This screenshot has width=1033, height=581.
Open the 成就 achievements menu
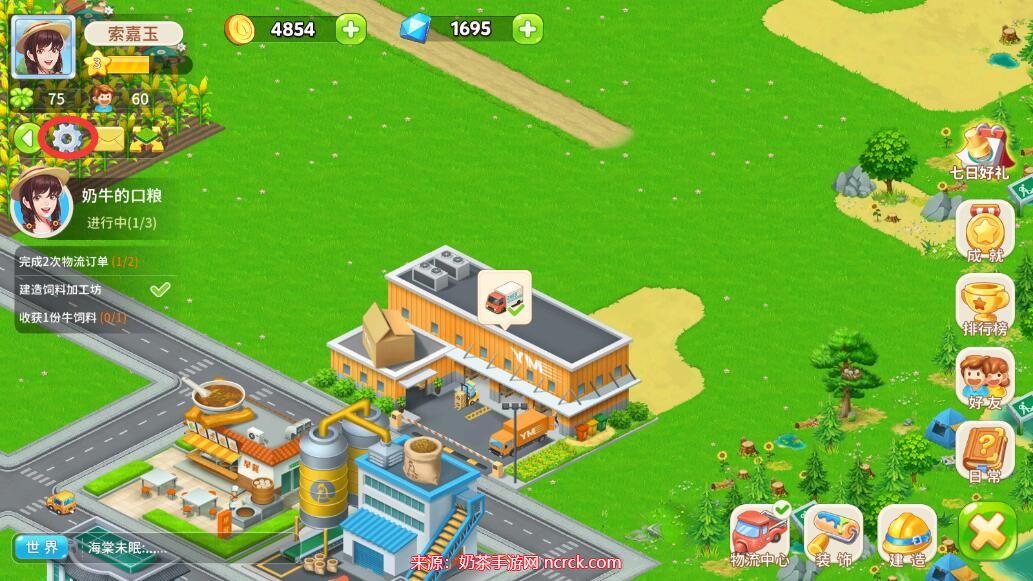click(984, 235)
